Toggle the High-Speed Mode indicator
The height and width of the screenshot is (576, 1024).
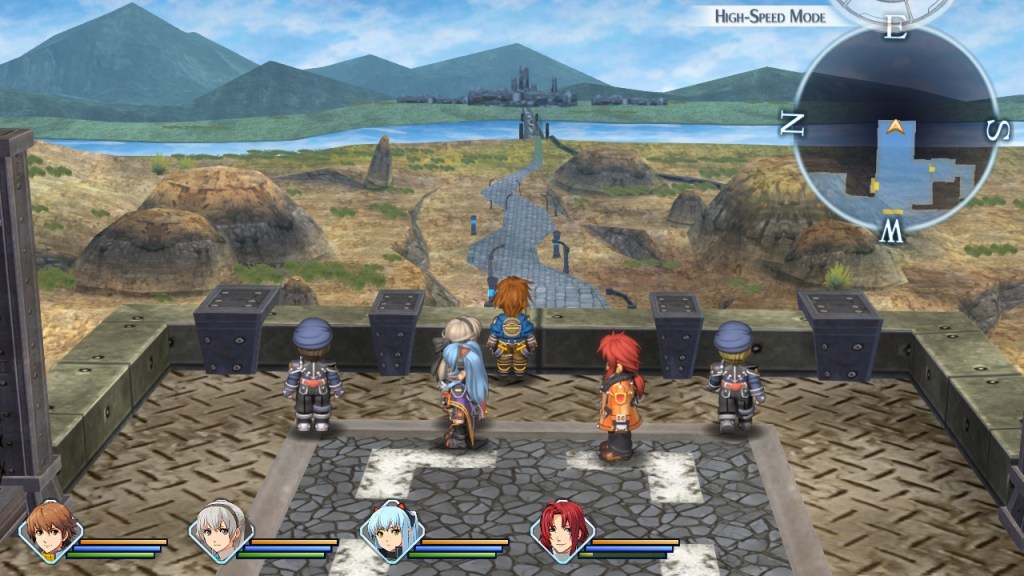pos(768,16)
